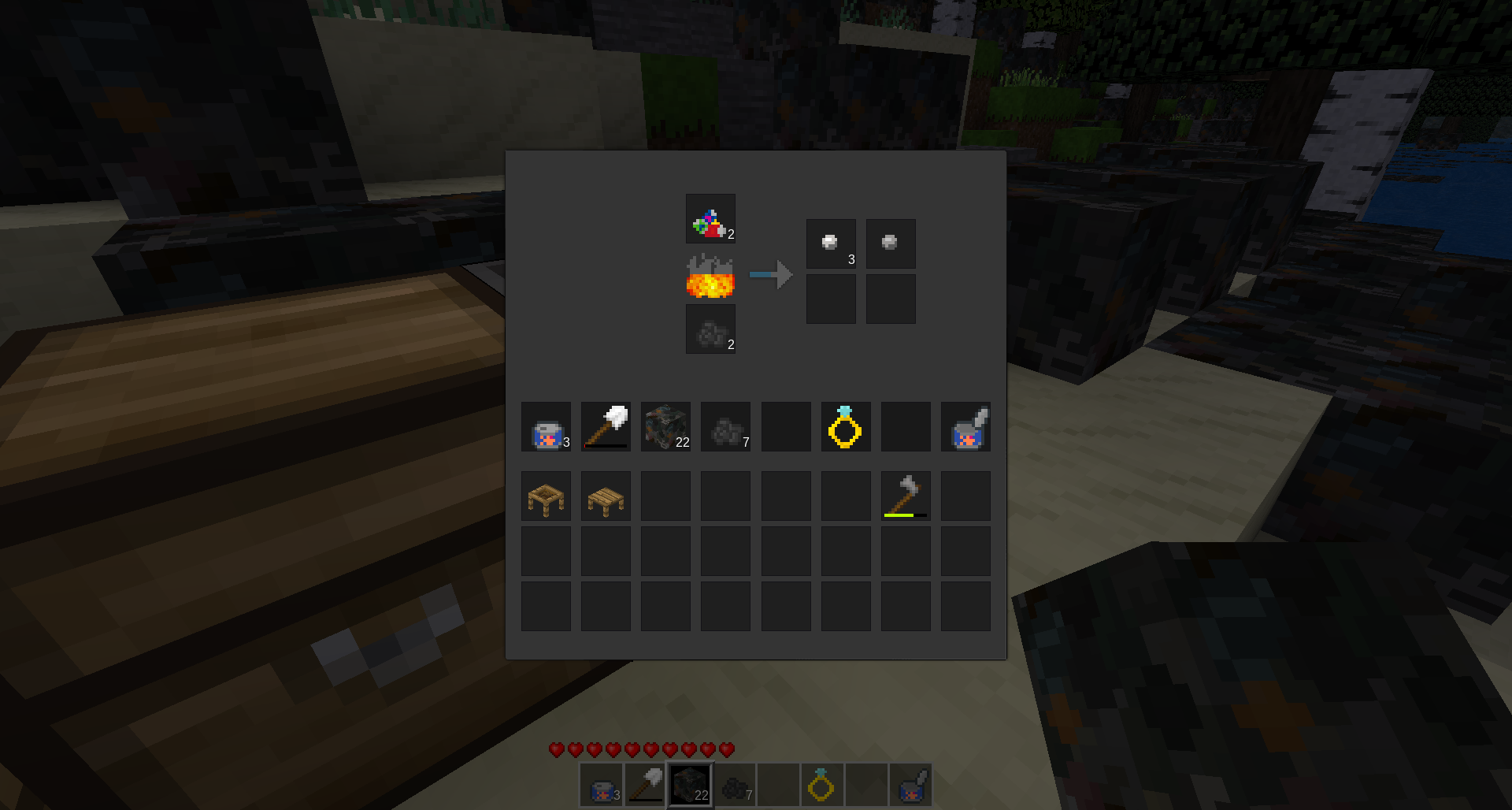Pick up the opened can with a spoon in the furnace window

[965, 427]
